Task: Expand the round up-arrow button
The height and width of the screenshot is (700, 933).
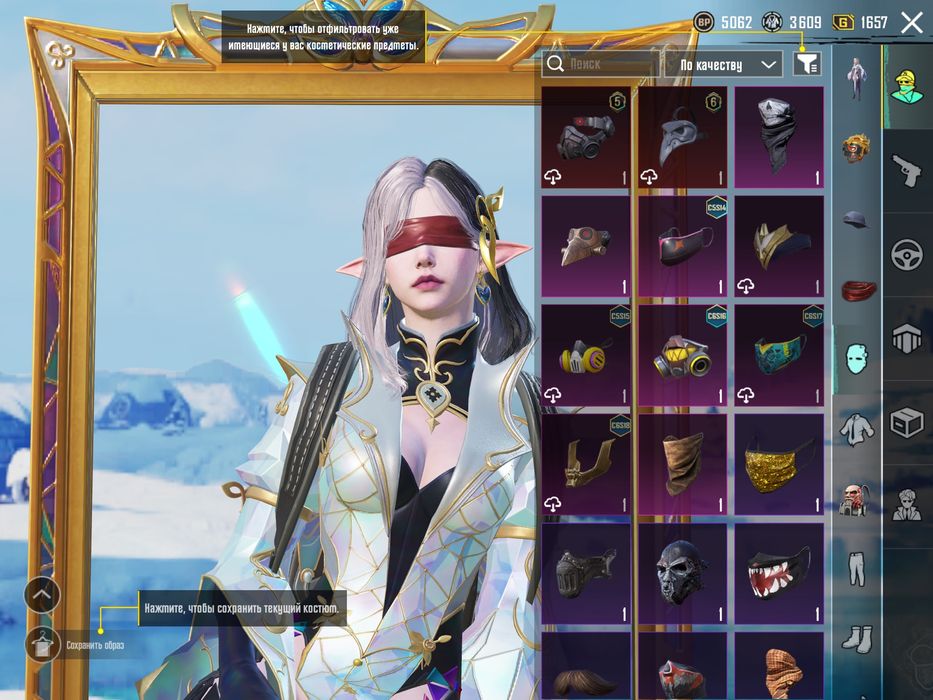Action: tap(42, 595)
